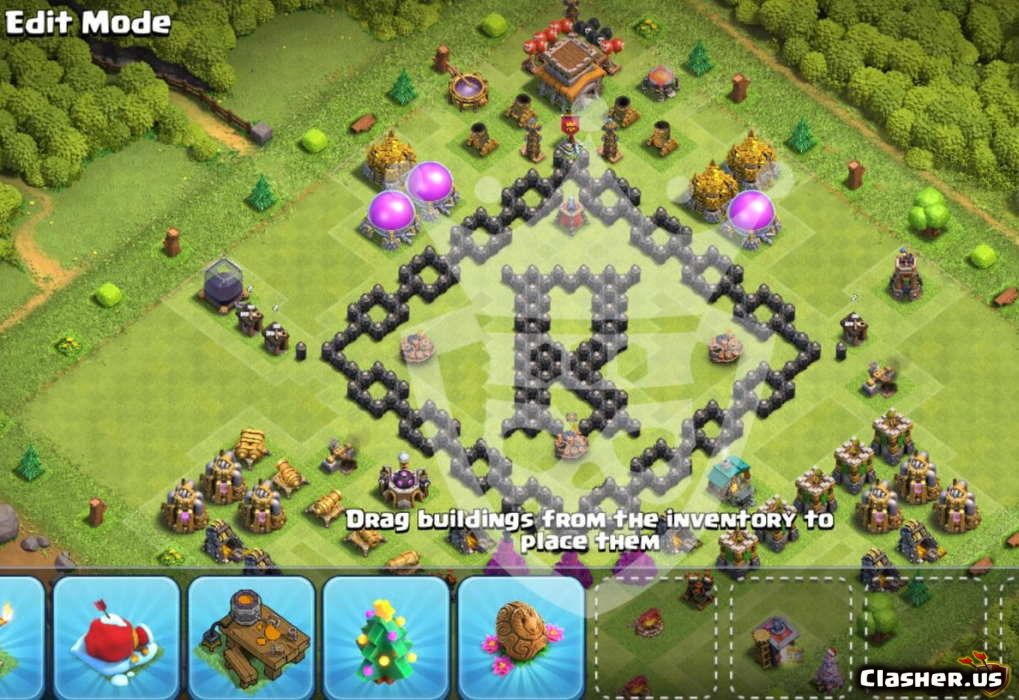Pick the Christmas tree from inventory
The width and height of the screenshot is (1019, 700).
tap(385, 636)
